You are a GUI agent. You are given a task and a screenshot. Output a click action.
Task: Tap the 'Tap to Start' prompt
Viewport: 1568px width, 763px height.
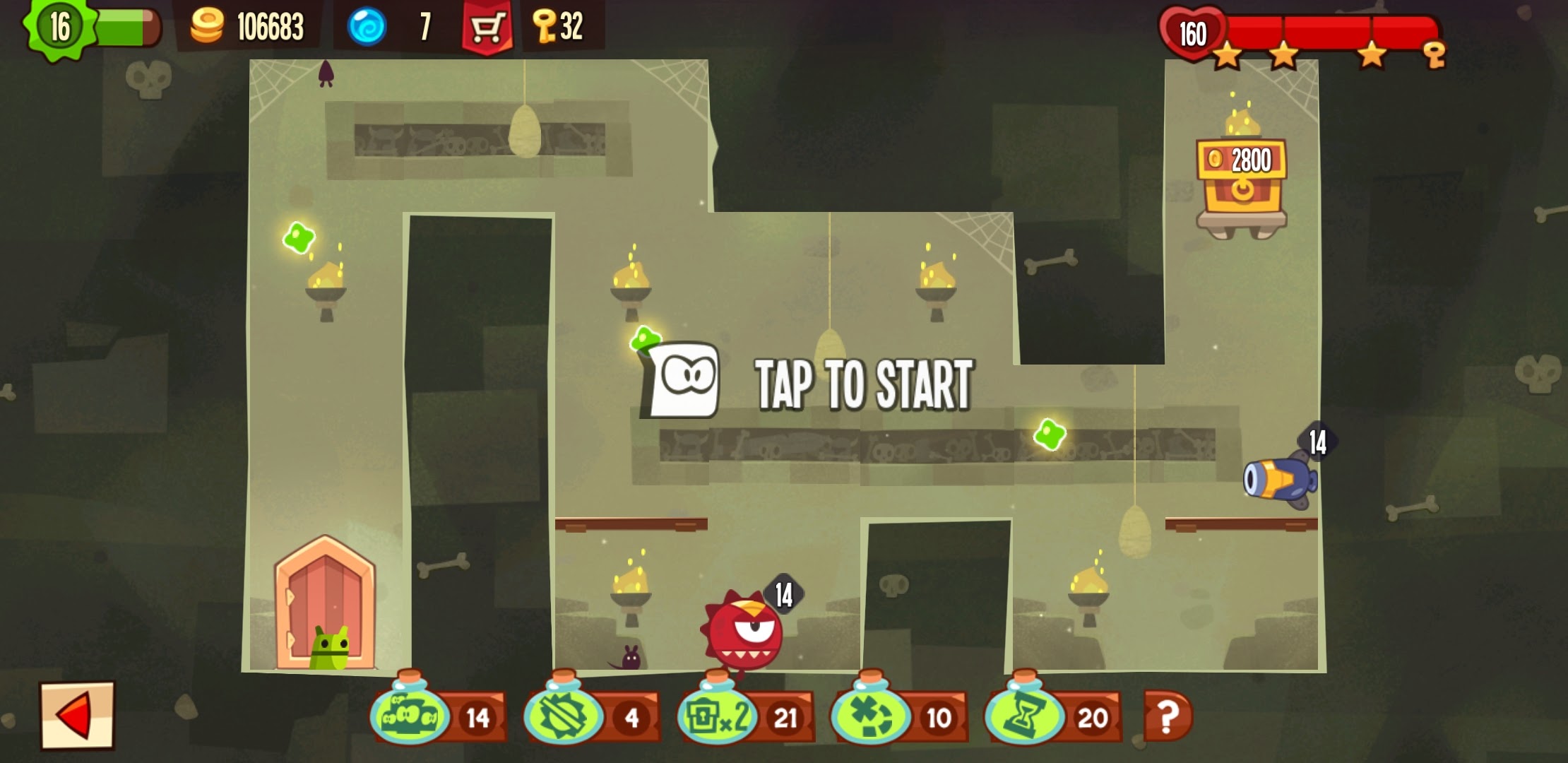point(862,384)
